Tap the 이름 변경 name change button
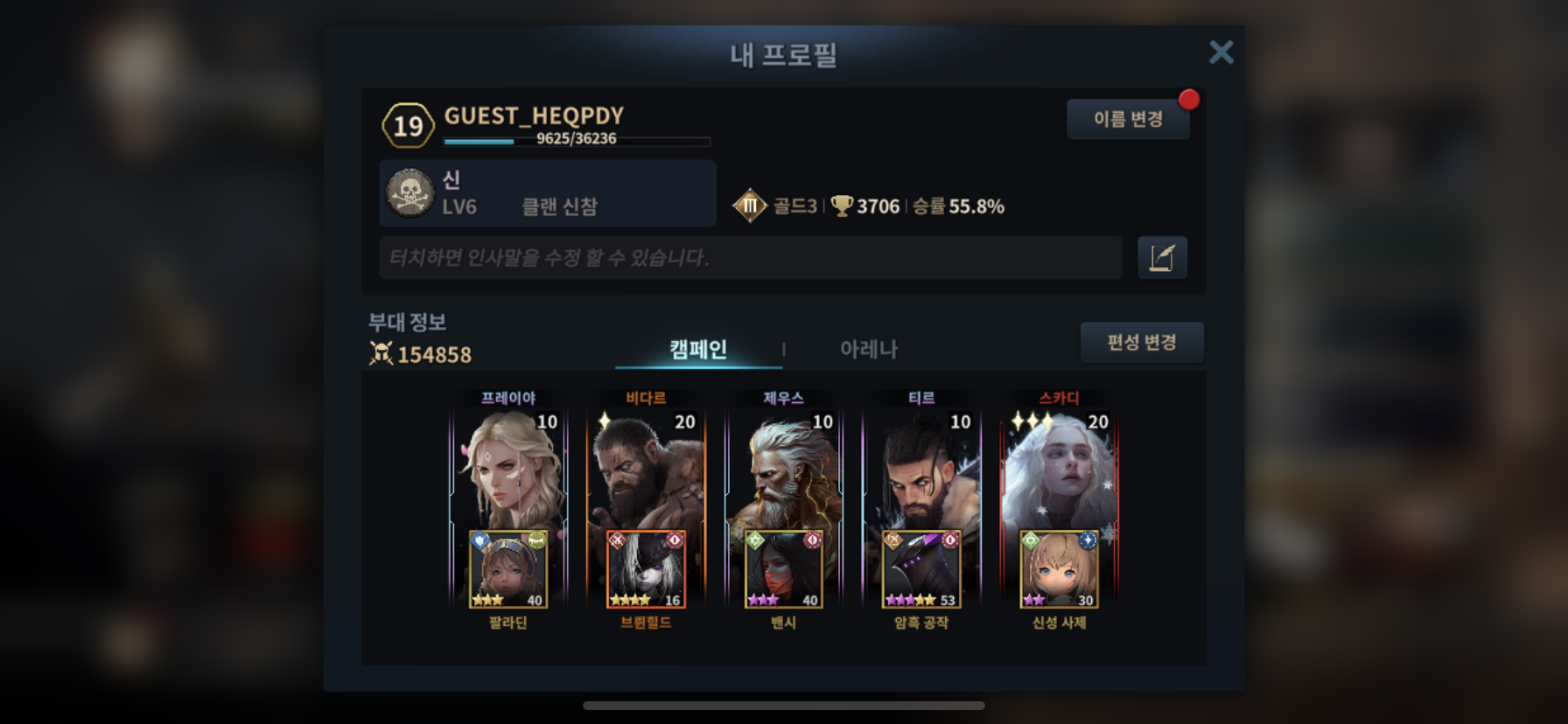The image size is (1568, 724). click(x=1127, y=119)
